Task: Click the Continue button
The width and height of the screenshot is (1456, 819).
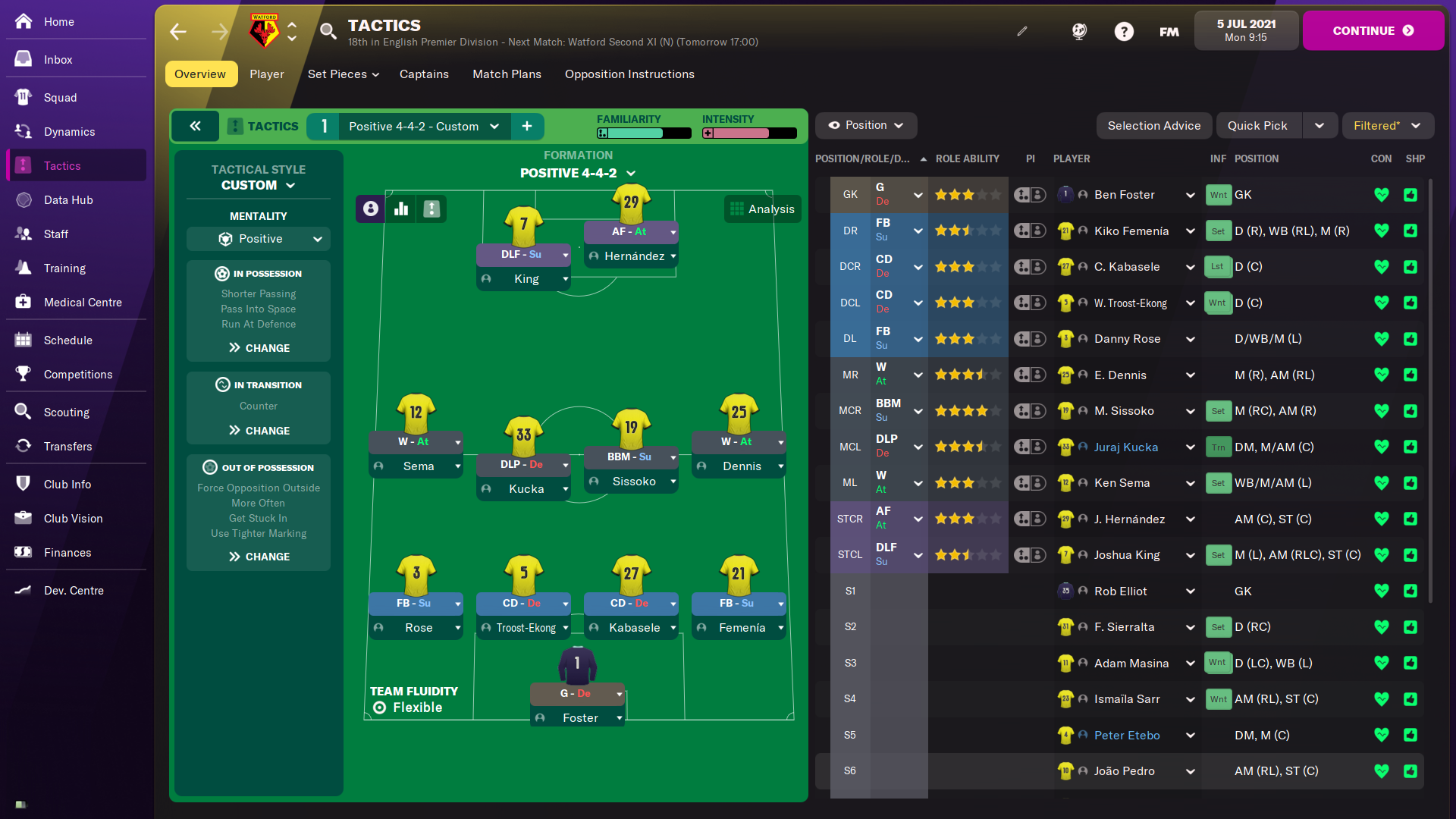Action: point(1373,30)
